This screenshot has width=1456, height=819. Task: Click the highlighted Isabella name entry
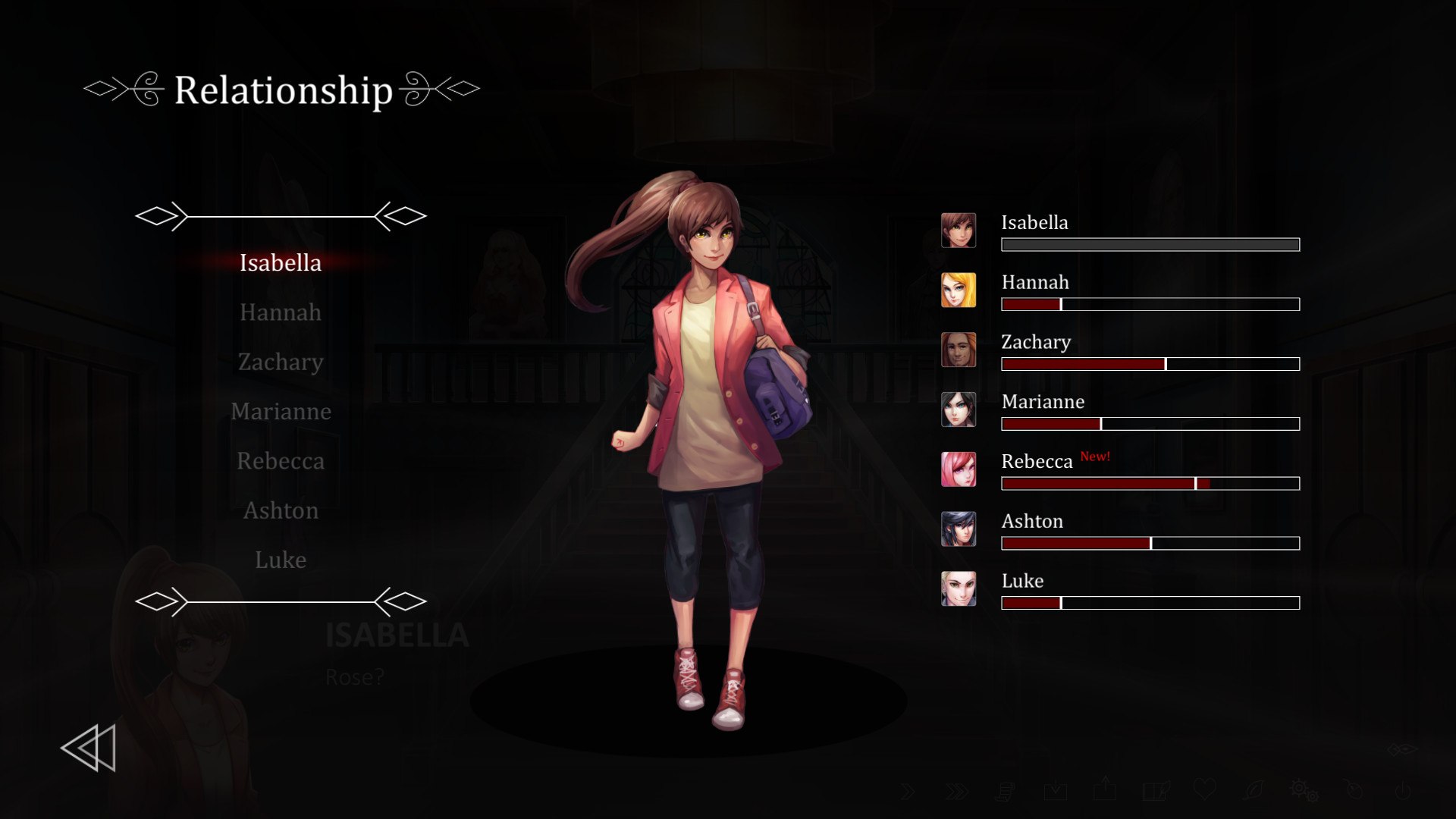coord(281,263)
